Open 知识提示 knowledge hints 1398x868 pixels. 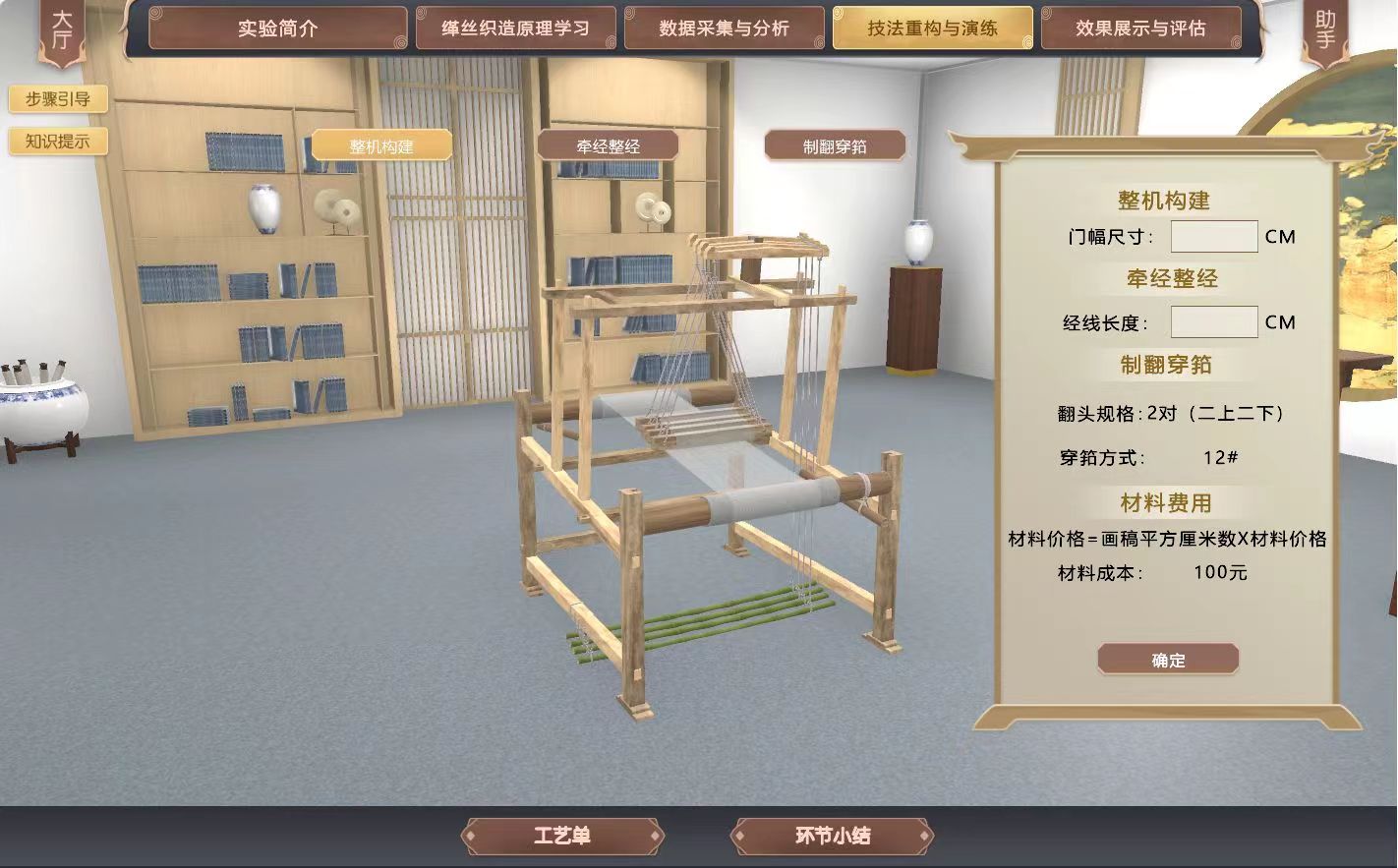tap(58, 142)
